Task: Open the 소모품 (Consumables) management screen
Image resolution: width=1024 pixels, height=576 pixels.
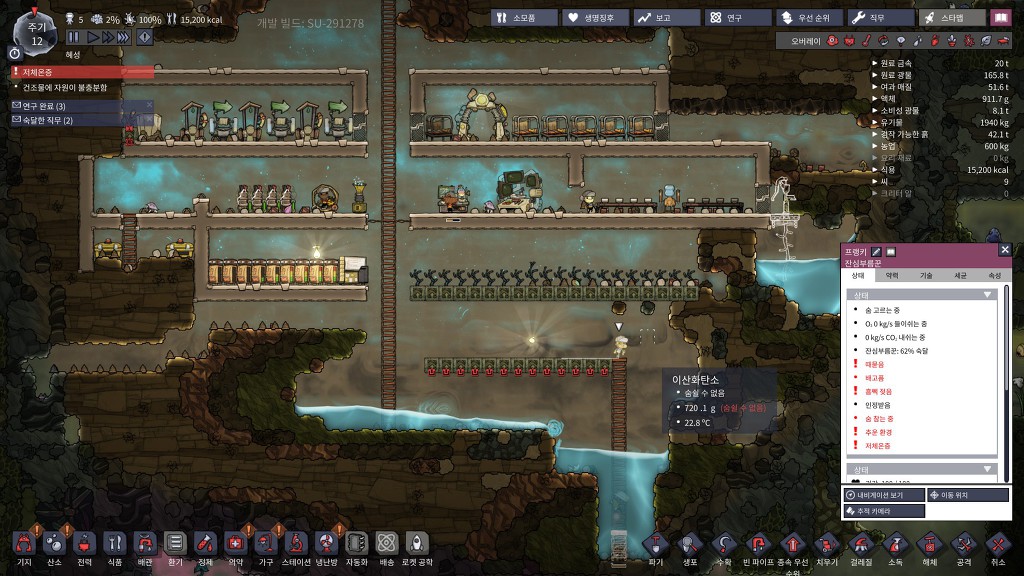Action: pos(523,18)
